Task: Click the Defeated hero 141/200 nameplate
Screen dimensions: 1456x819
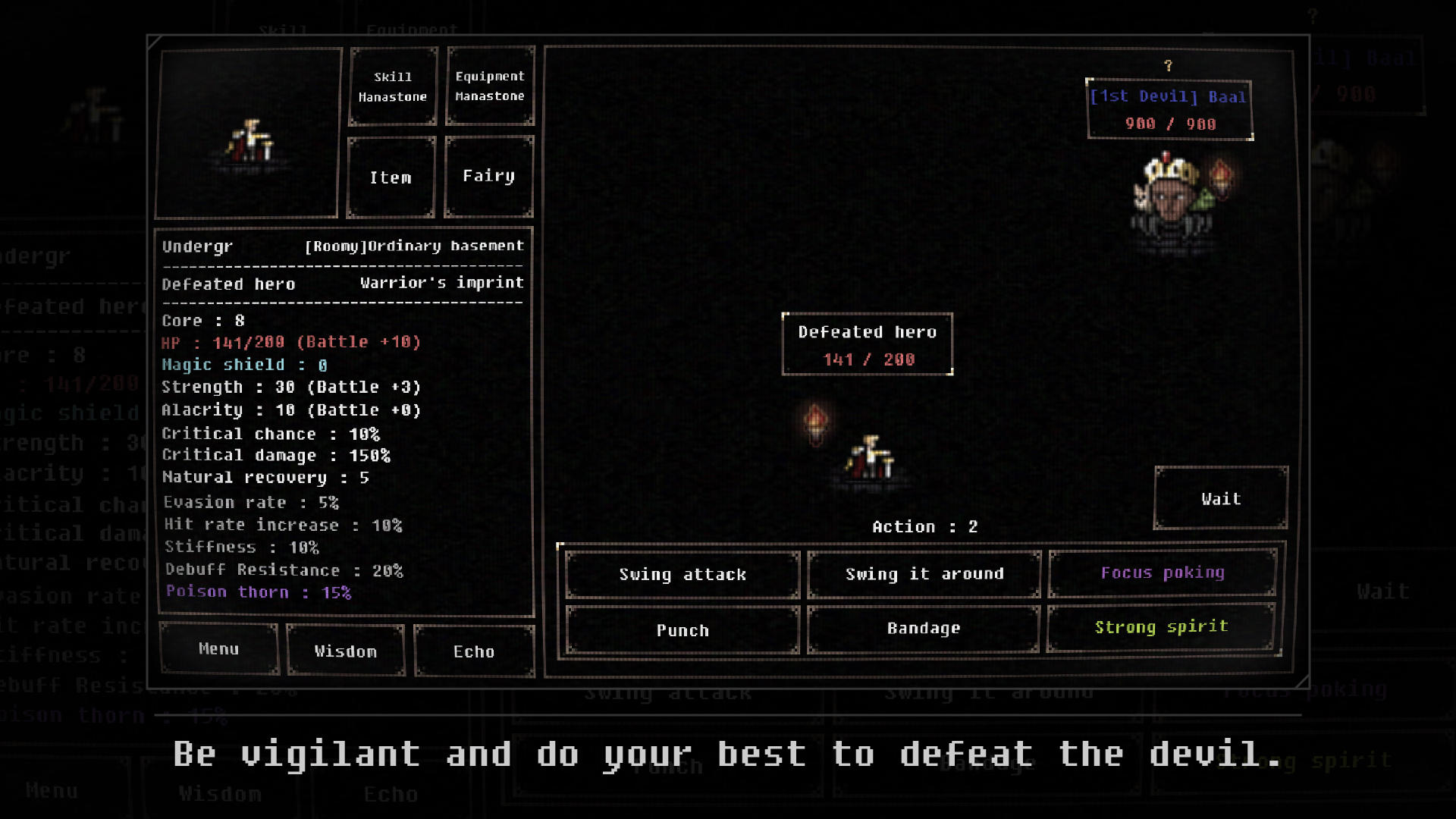Action: 867,345
